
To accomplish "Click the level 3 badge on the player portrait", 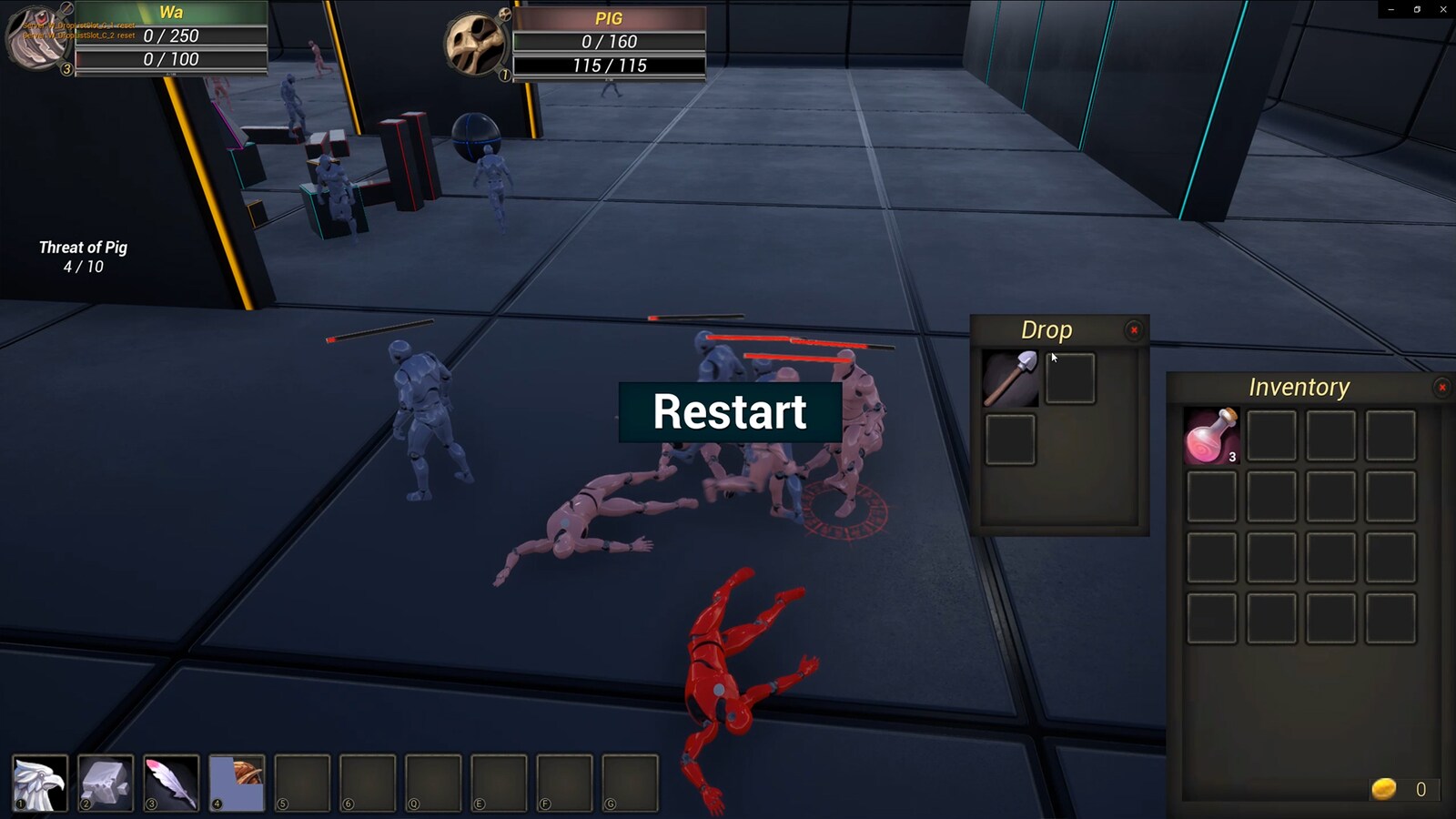I will (66, 69).
